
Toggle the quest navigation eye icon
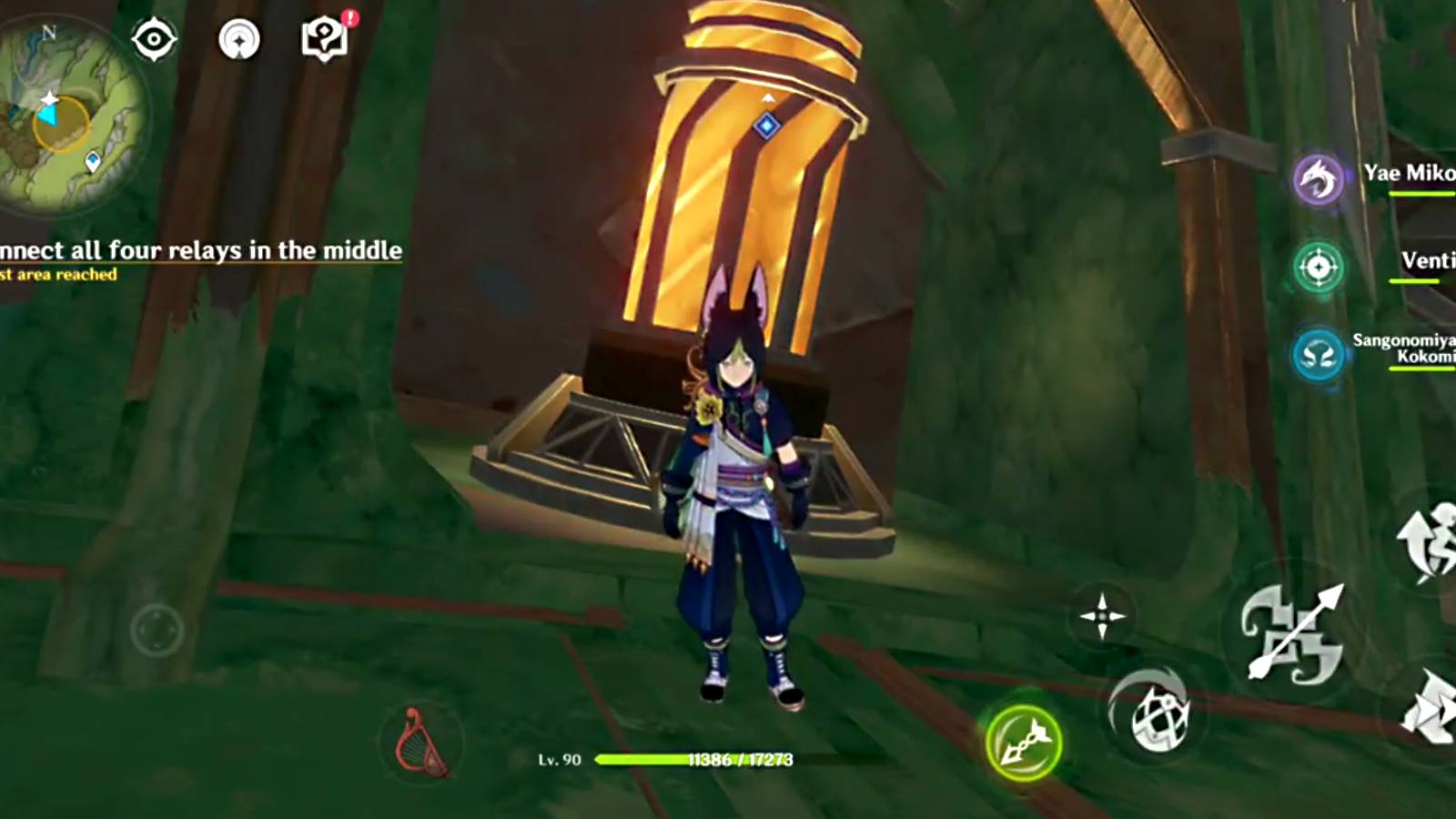point(153,38)
